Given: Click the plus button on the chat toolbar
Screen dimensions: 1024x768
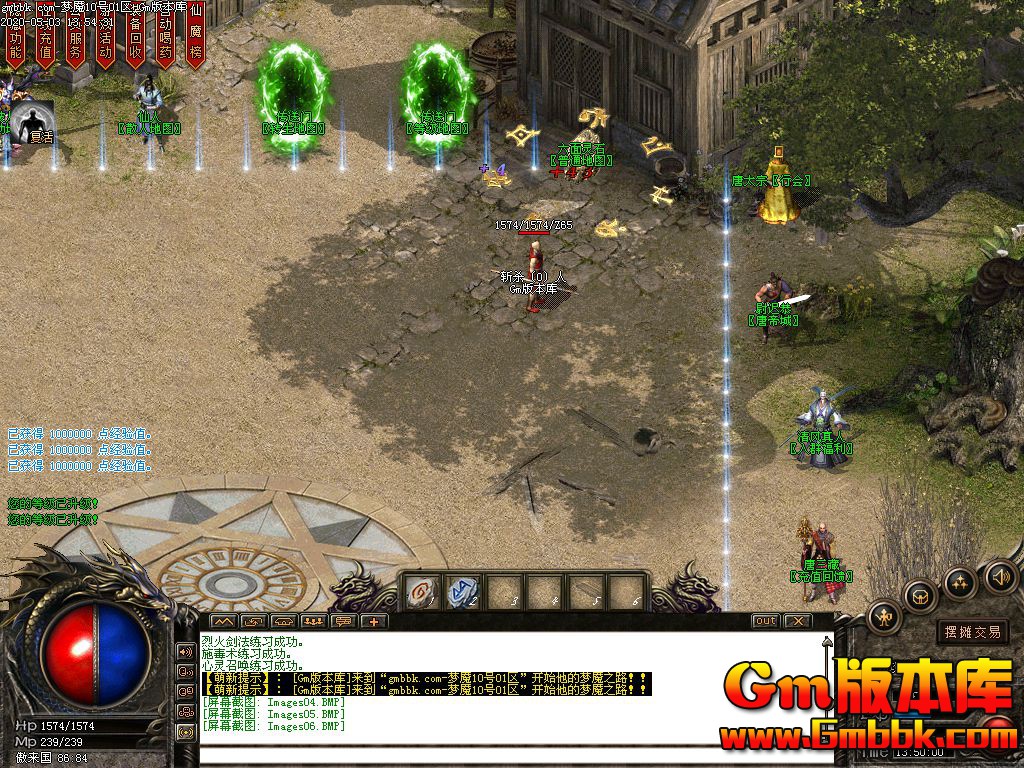Looking at the screenshot, I should pos(375,621).
